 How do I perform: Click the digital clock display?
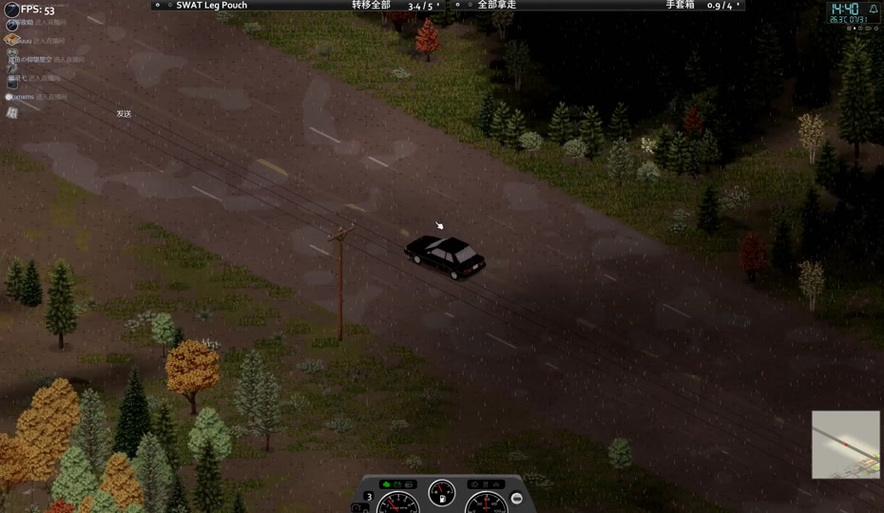[x=842, y=7]
